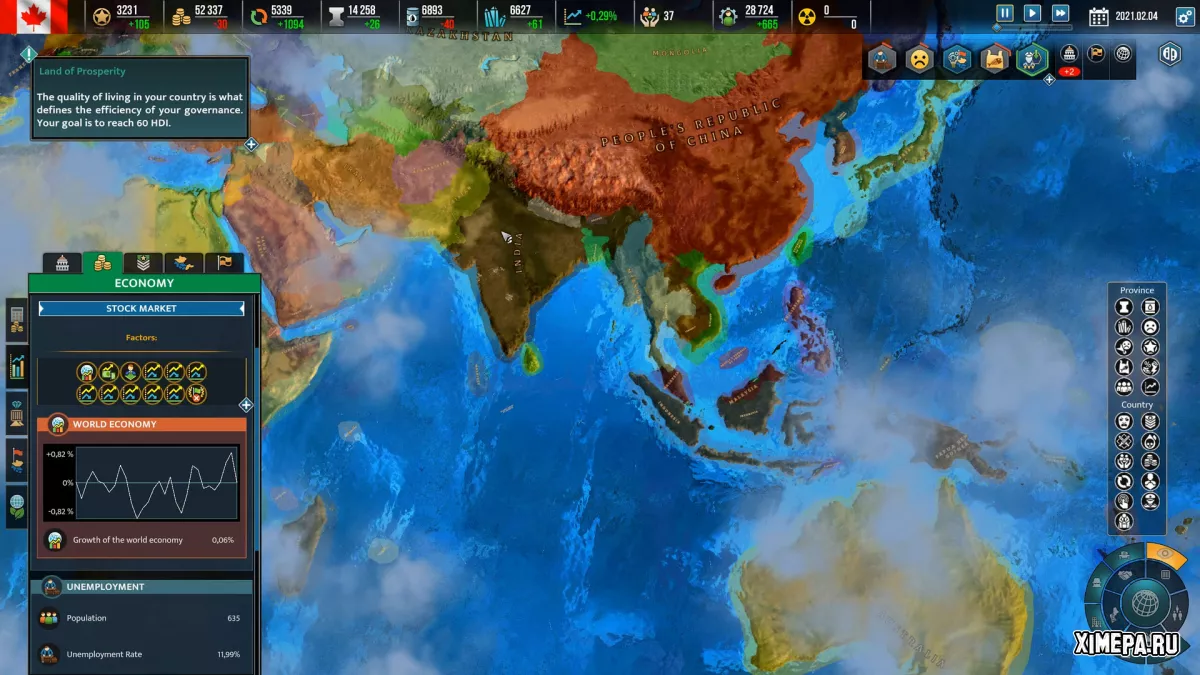Resume game at normal speed
The image size is (1200, 675).
1032,14
